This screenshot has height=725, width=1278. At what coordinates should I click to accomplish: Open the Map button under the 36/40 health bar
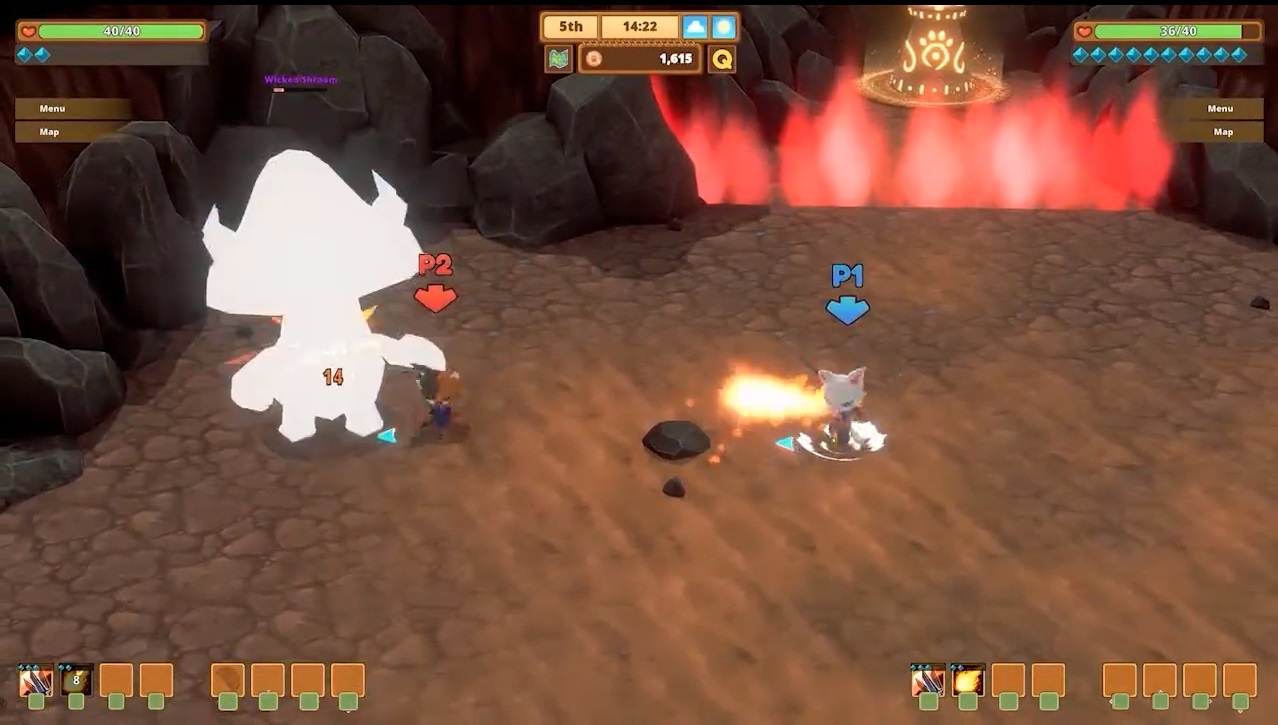pyautogui.click(x=1220, y=132)
